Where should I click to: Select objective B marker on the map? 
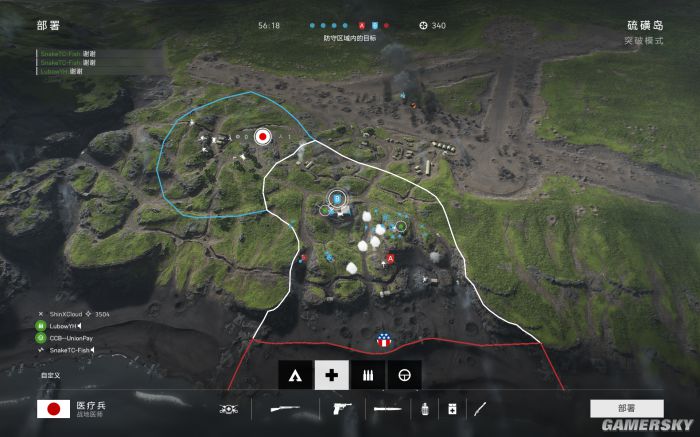tap(337, 200)
